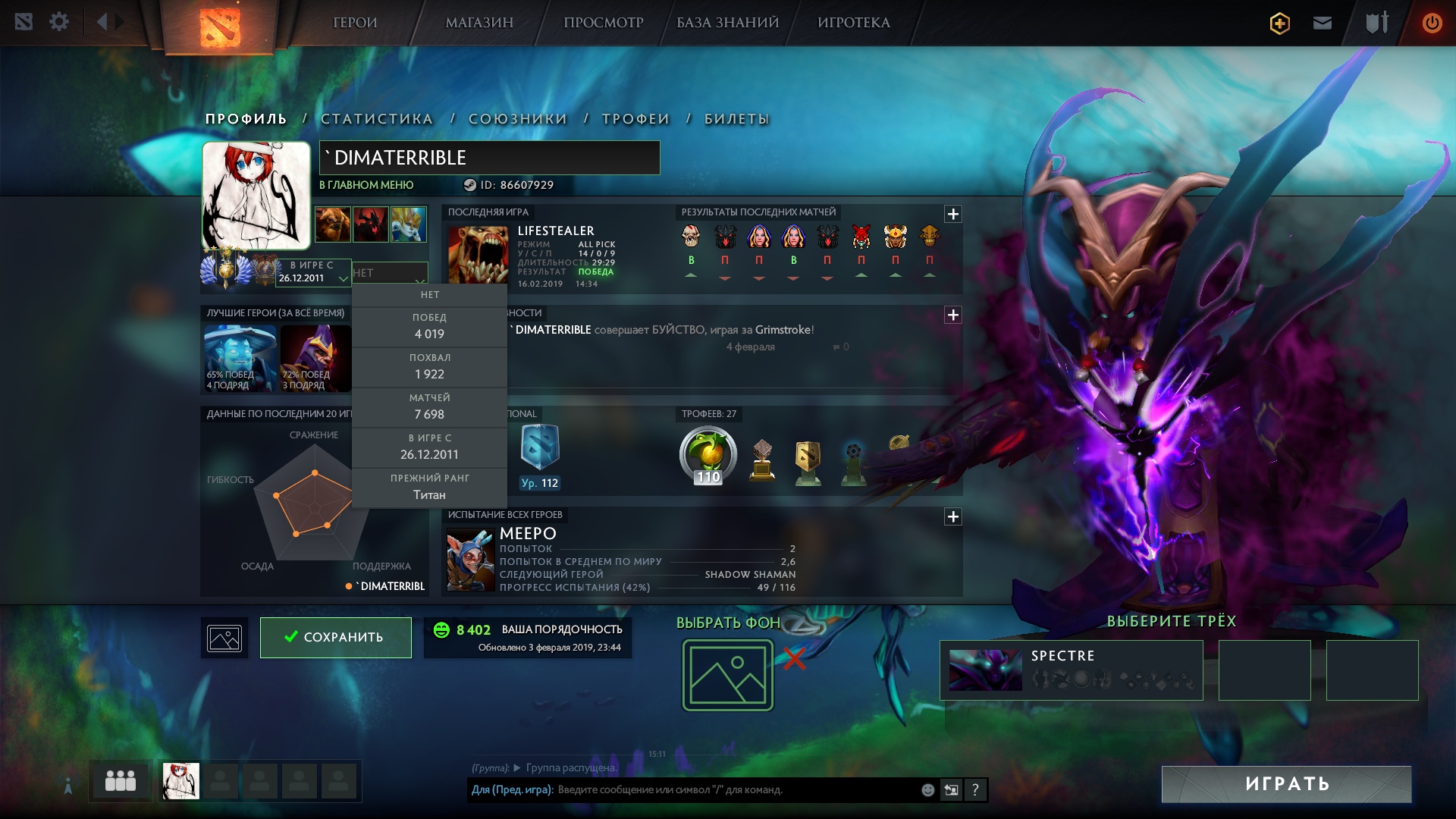This screenshot has width=1456, height=819.
Task: Start matchmaking with the ИГРАТЬ button
Action: coord(1286,784)
